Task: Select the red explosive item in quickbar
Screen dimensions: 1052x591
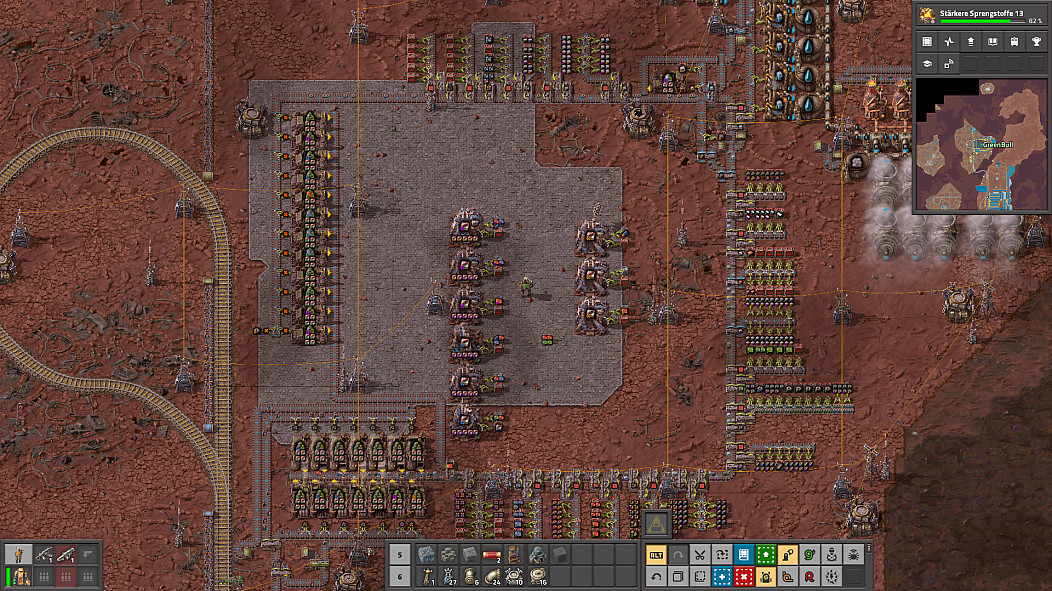Action: (x=492, y=555)
